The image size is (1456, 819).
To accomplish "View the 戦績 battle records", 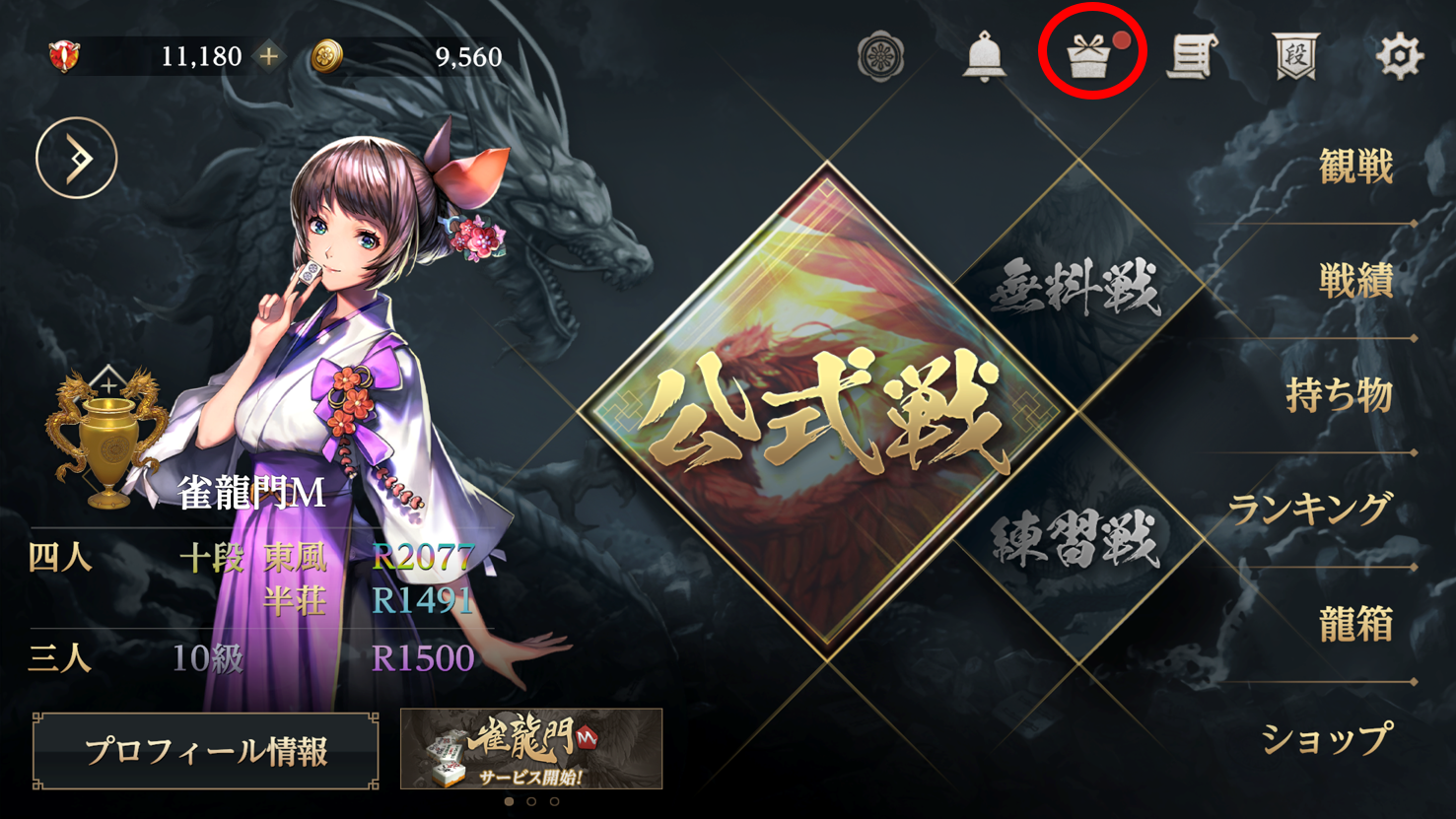I will [1355, 282].
